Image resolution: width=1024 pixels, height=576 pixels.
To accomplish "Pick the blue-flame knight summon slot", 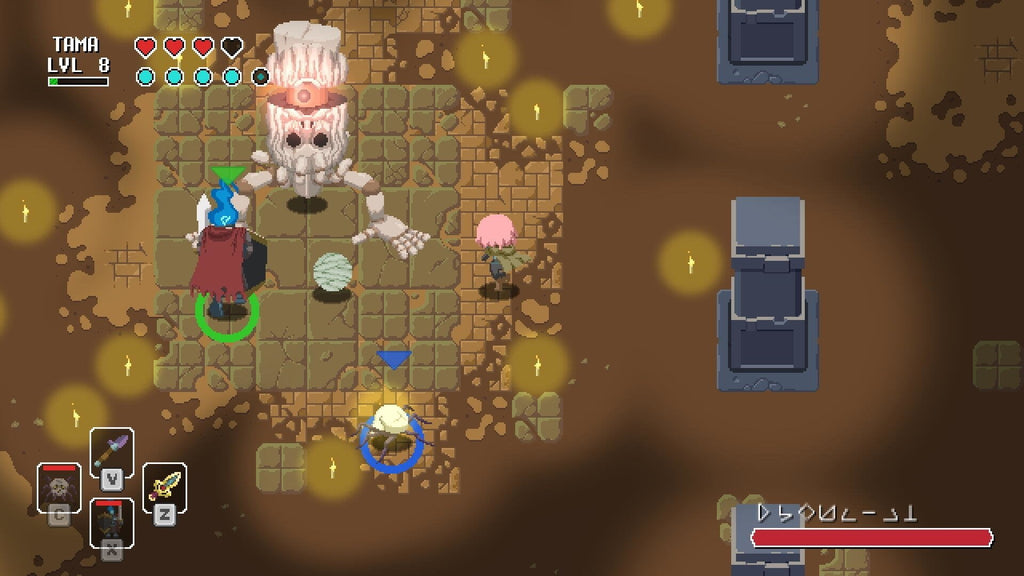I will 111,522.
